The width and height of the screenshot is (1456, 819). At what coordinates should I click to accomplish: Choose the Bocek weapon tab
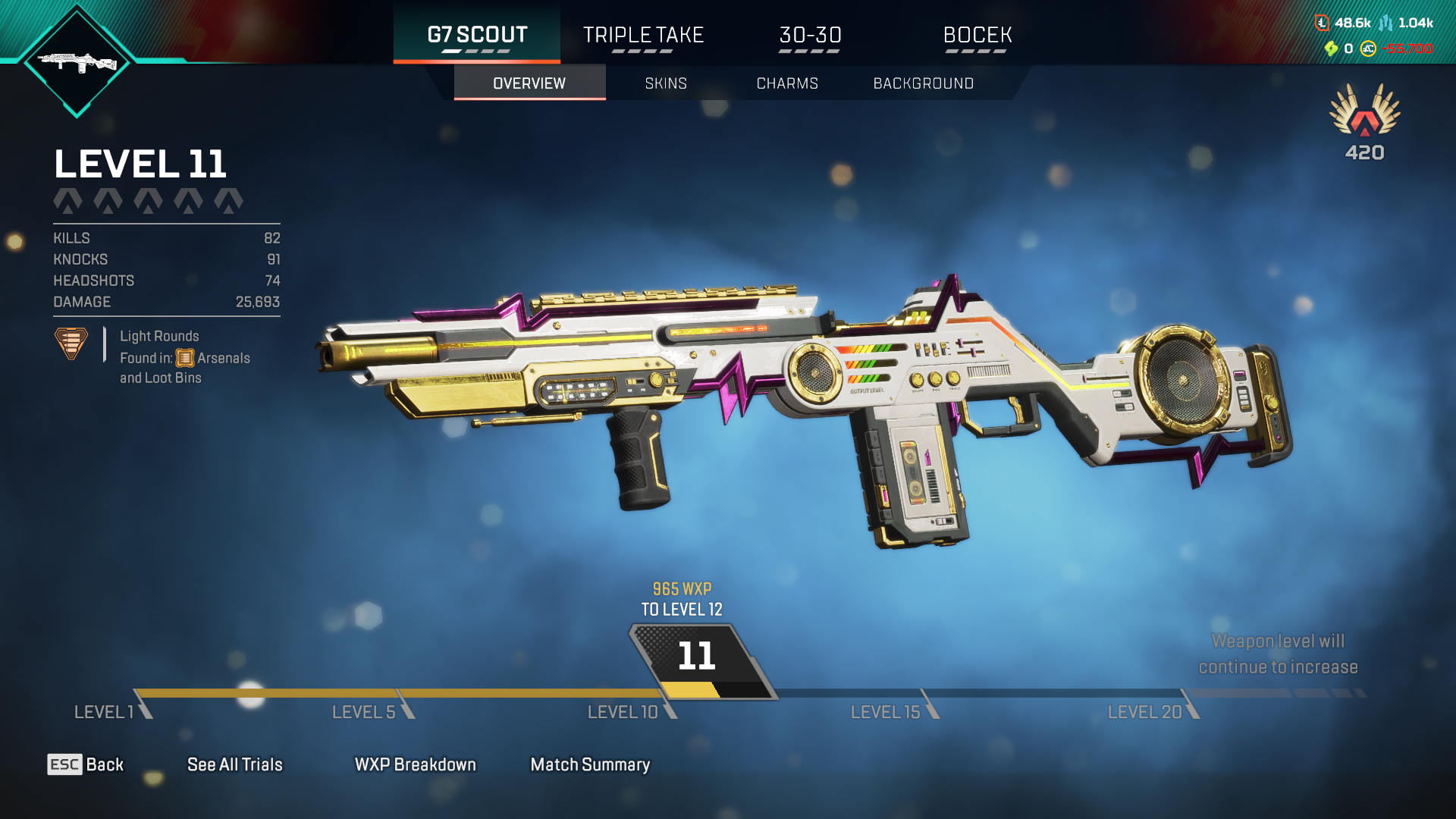click(x=977, y=35)
